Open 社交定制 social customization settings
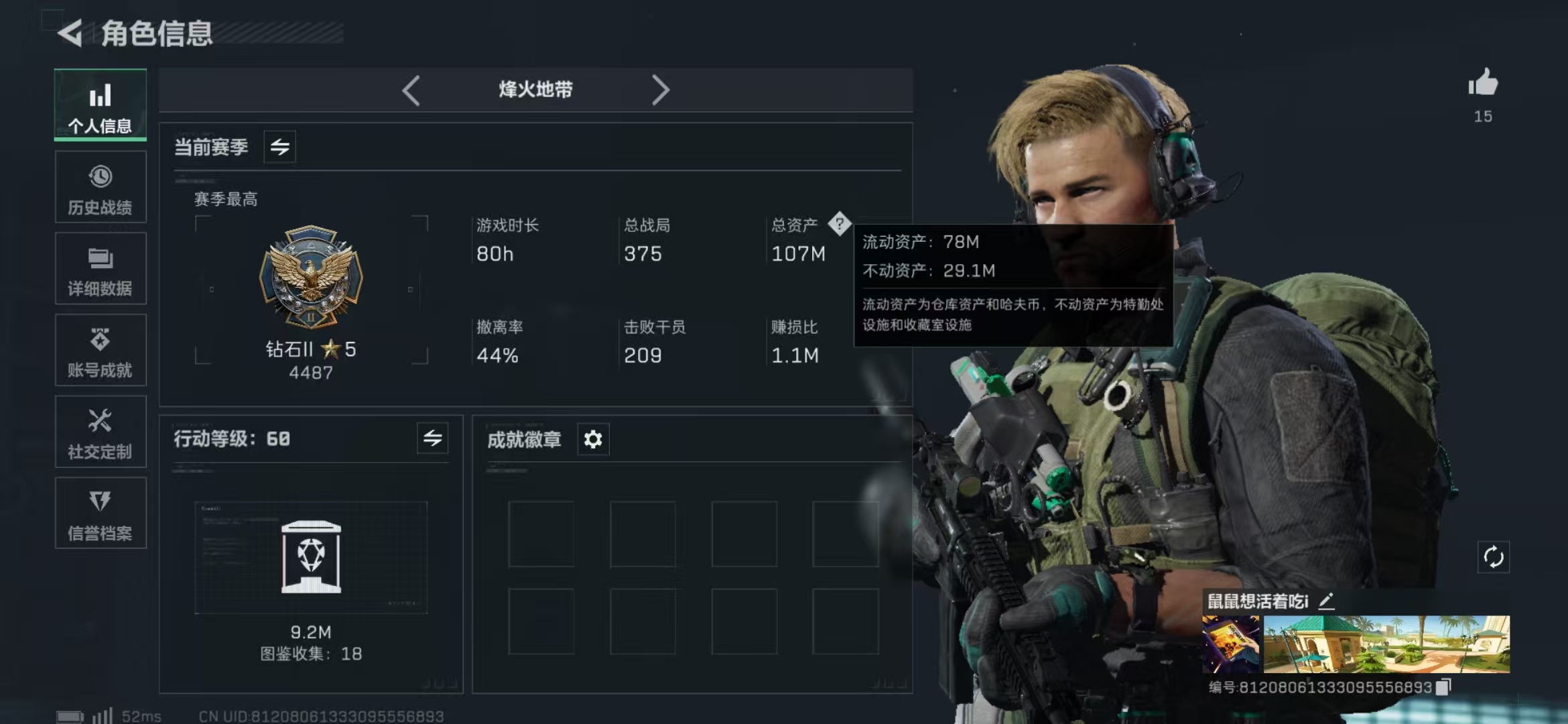The image size is (1568, 724). point(100,432)
